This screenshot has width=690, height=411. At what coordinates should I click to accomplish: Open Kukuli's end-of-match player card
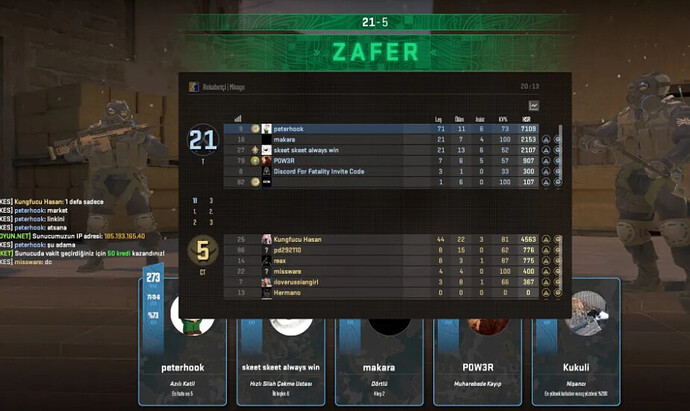coord(576,342)
